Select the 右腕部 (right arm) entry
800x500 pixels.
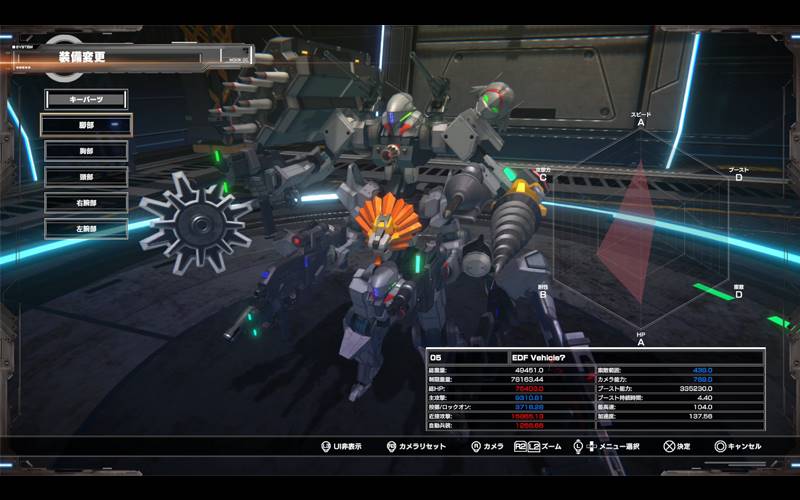pos(86,203)
